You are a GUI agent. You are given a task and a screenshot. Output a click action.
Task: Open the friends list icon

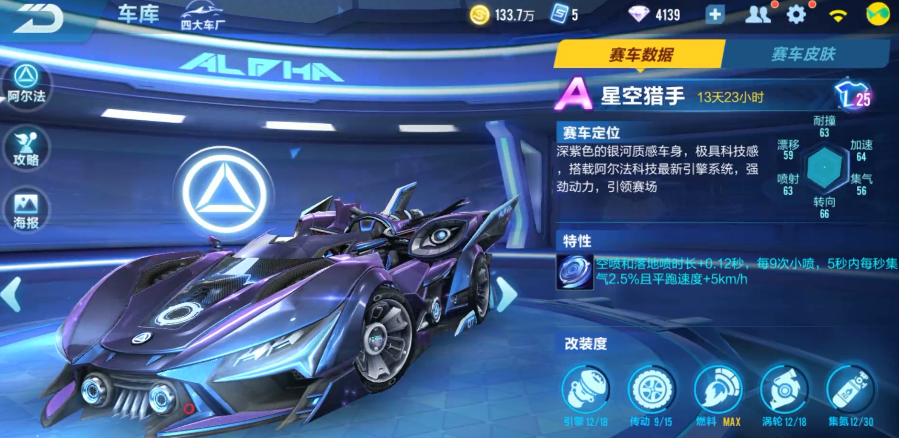click(758, 14)
